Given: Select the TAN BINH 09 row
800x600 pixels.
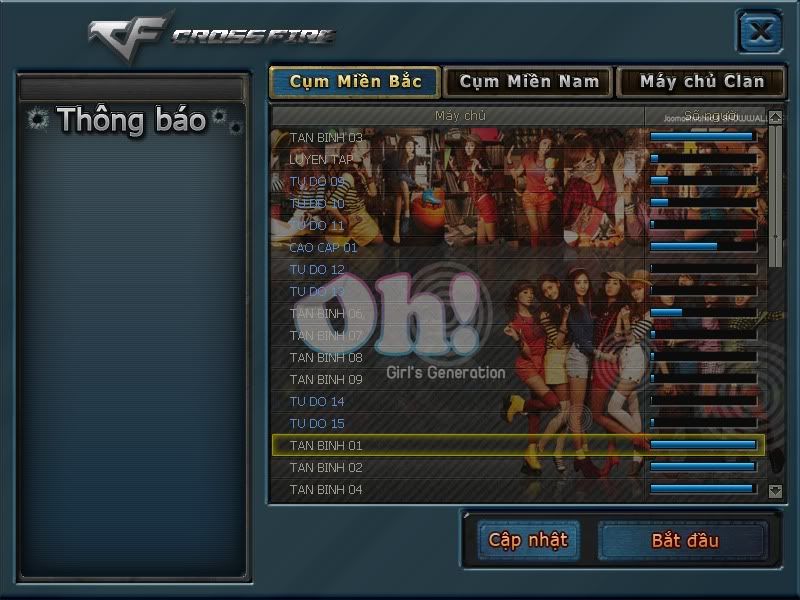Looking at the screenshot, I should (x=326, y=379).
